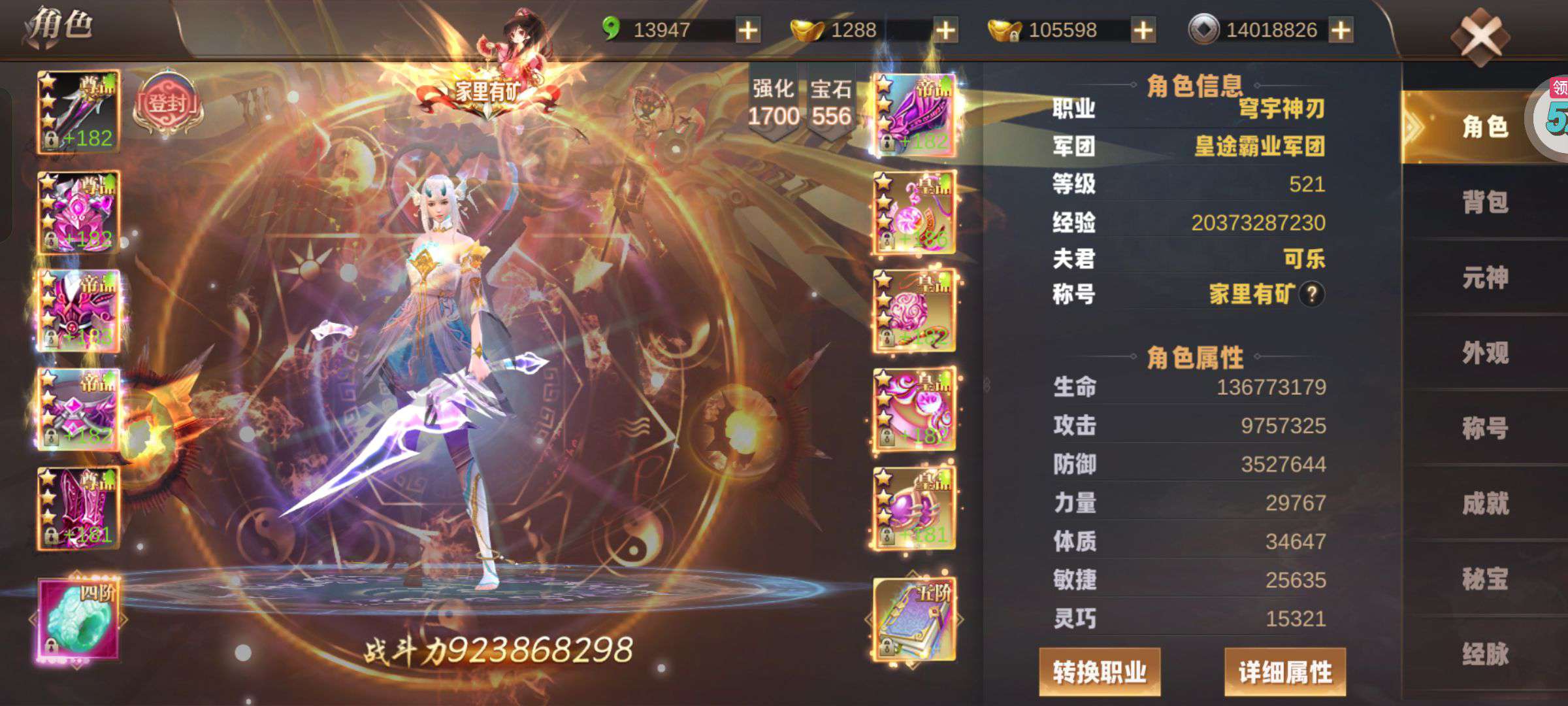This screenshot has width=1568, height=706.
Task: Click the 家里有矿 title banner above character
Action: [x=487, y=88]
